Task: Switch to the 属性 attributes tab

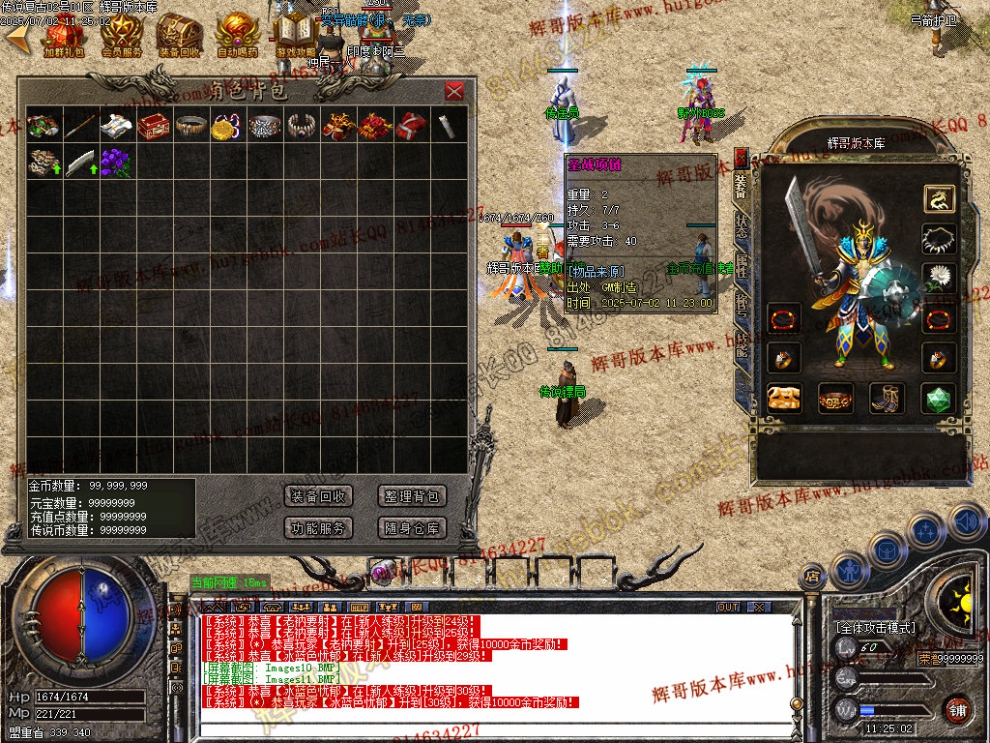Action: [741, 264]
